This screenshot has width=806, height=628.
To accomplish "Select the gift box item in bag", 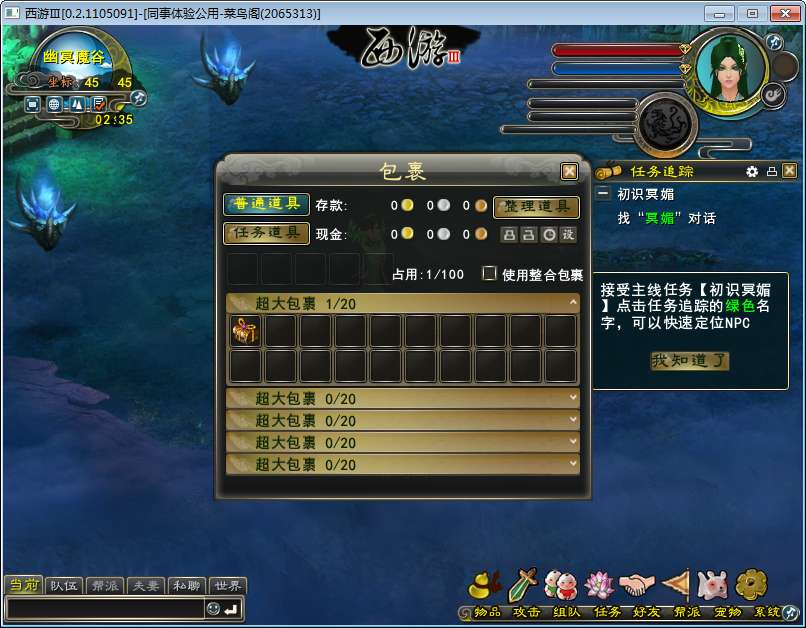I will click(x=245, y=331).
